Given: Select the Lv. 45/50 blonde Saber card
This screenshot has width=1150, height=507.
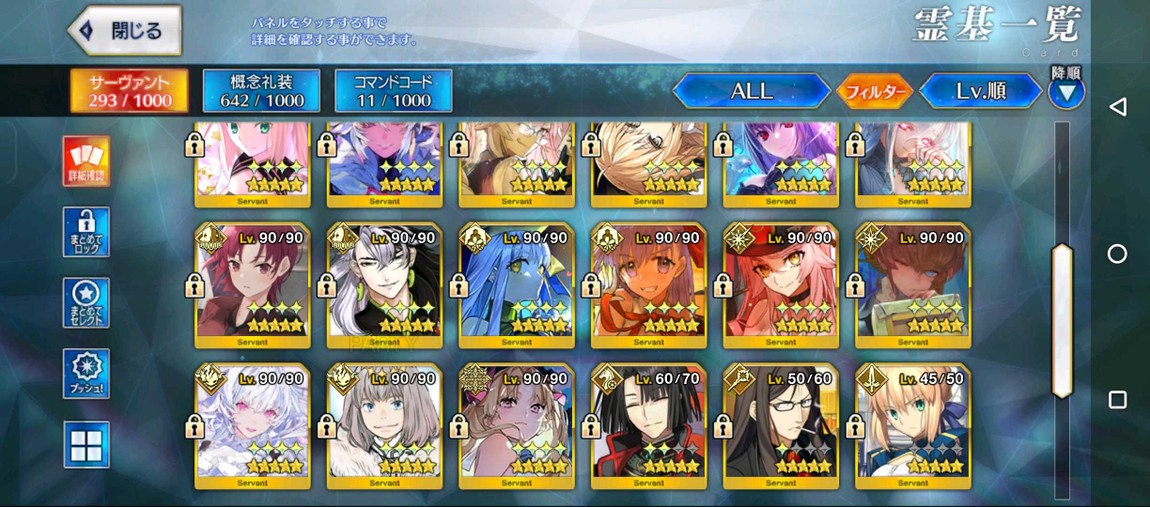Looking at the screenshot, I should coord(913,426).
